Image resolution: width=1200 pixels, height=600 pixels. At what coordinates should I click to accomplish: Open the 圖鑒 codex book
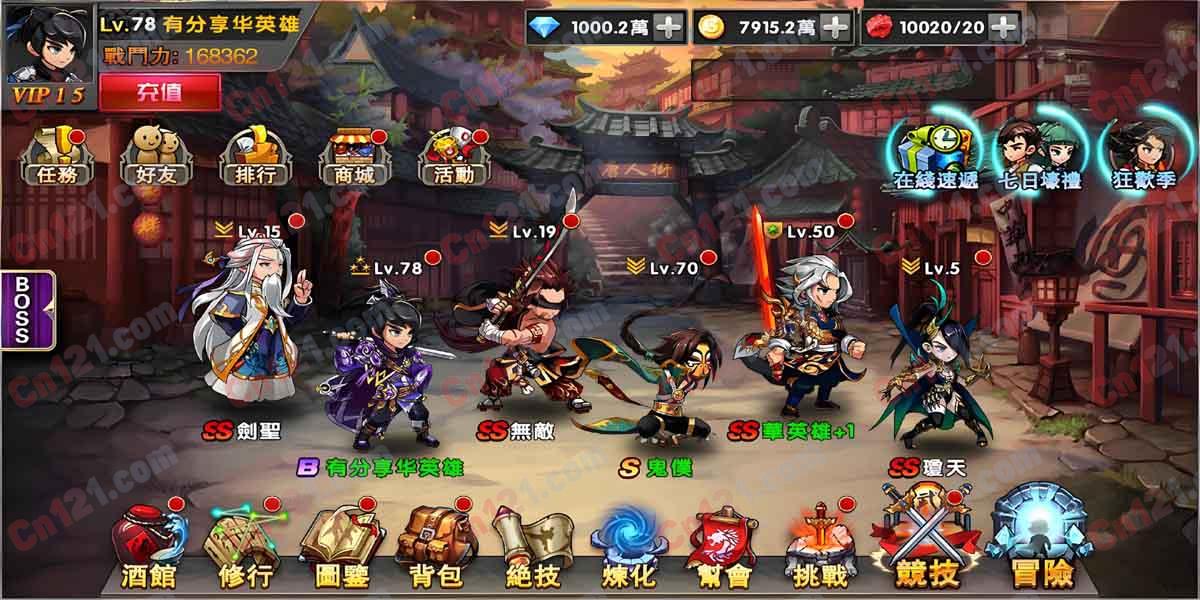coord(339,548)
